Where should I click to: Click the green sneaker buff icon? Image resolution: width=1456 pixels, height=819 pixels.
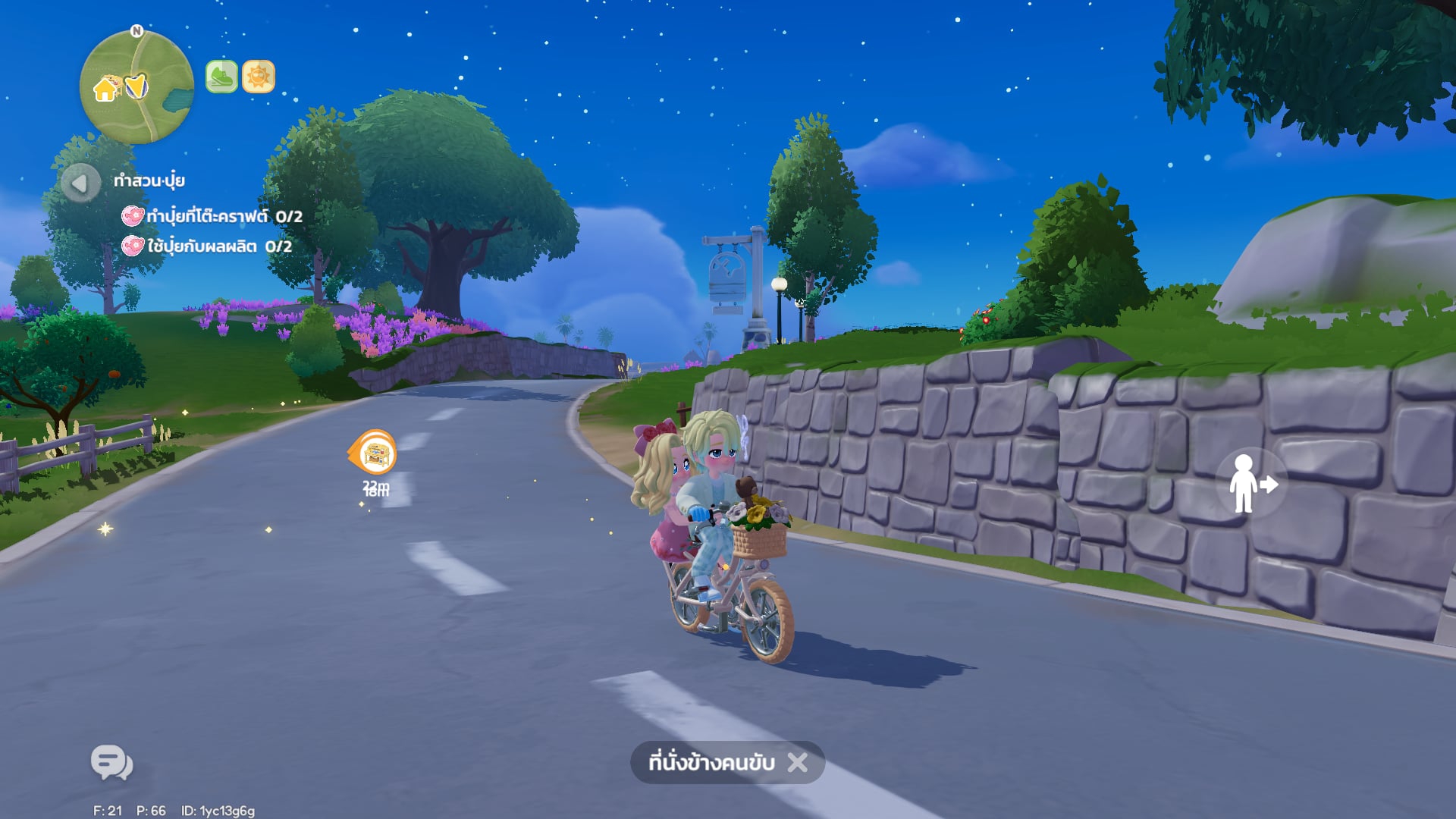221,77
